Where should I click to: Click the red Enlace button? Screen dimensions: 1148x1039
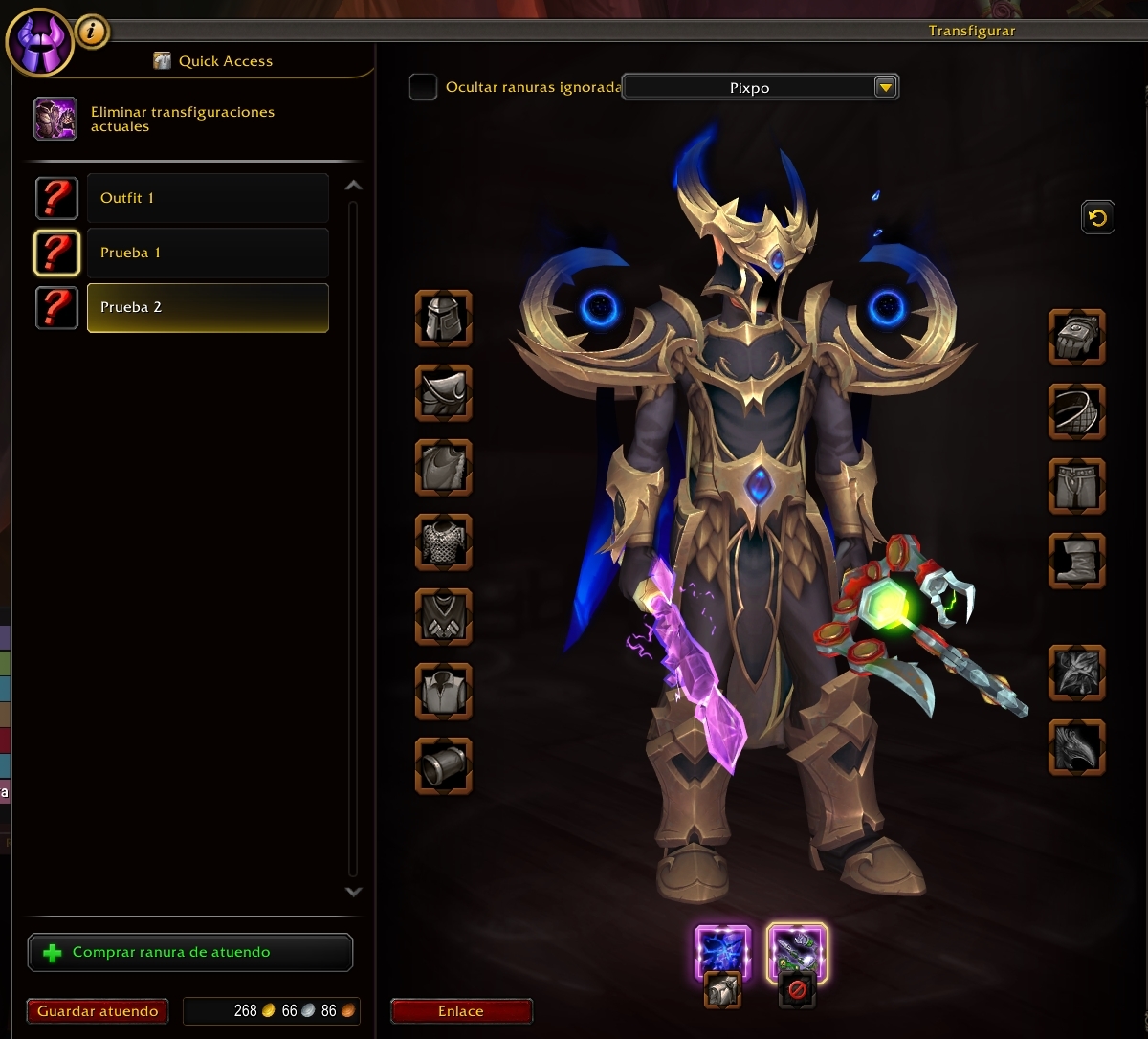(x=461, y=1011)
